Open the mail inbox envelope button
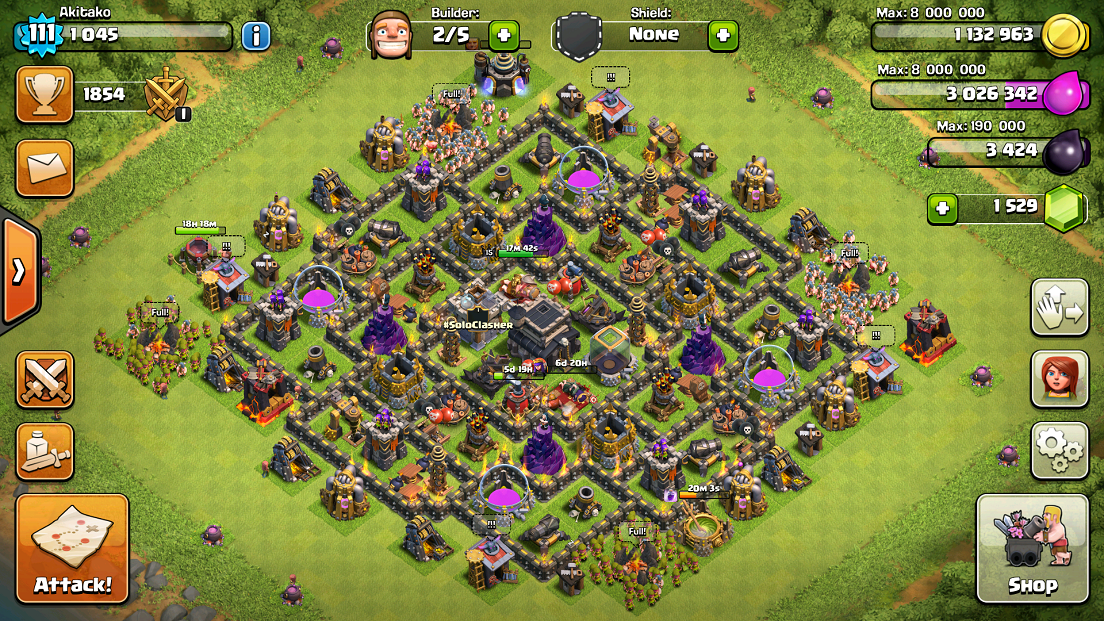This screenshot has height=621, width=1104. pos(44,167)
